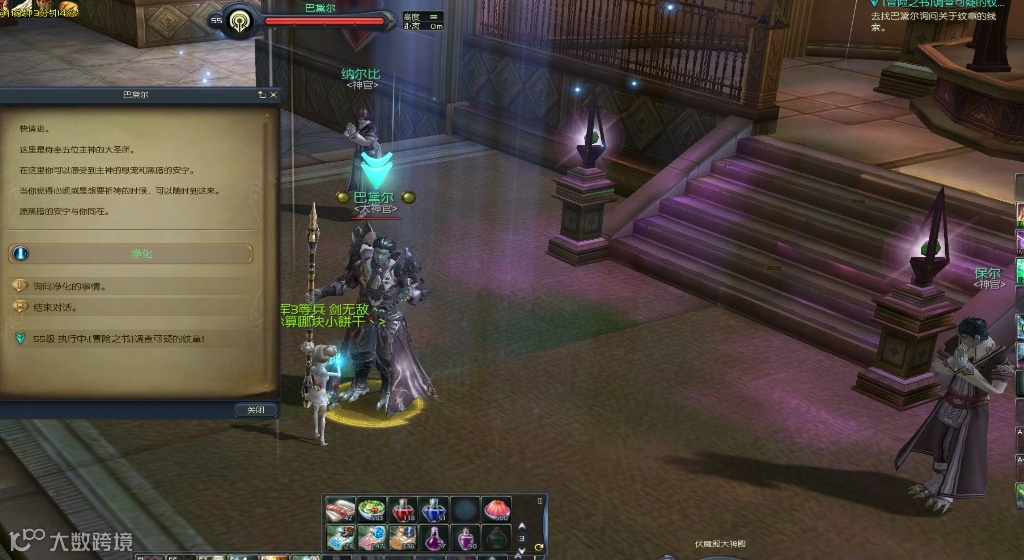Use the purple potion with count 27
1024x560 pixels.
[x=434, y=539]
